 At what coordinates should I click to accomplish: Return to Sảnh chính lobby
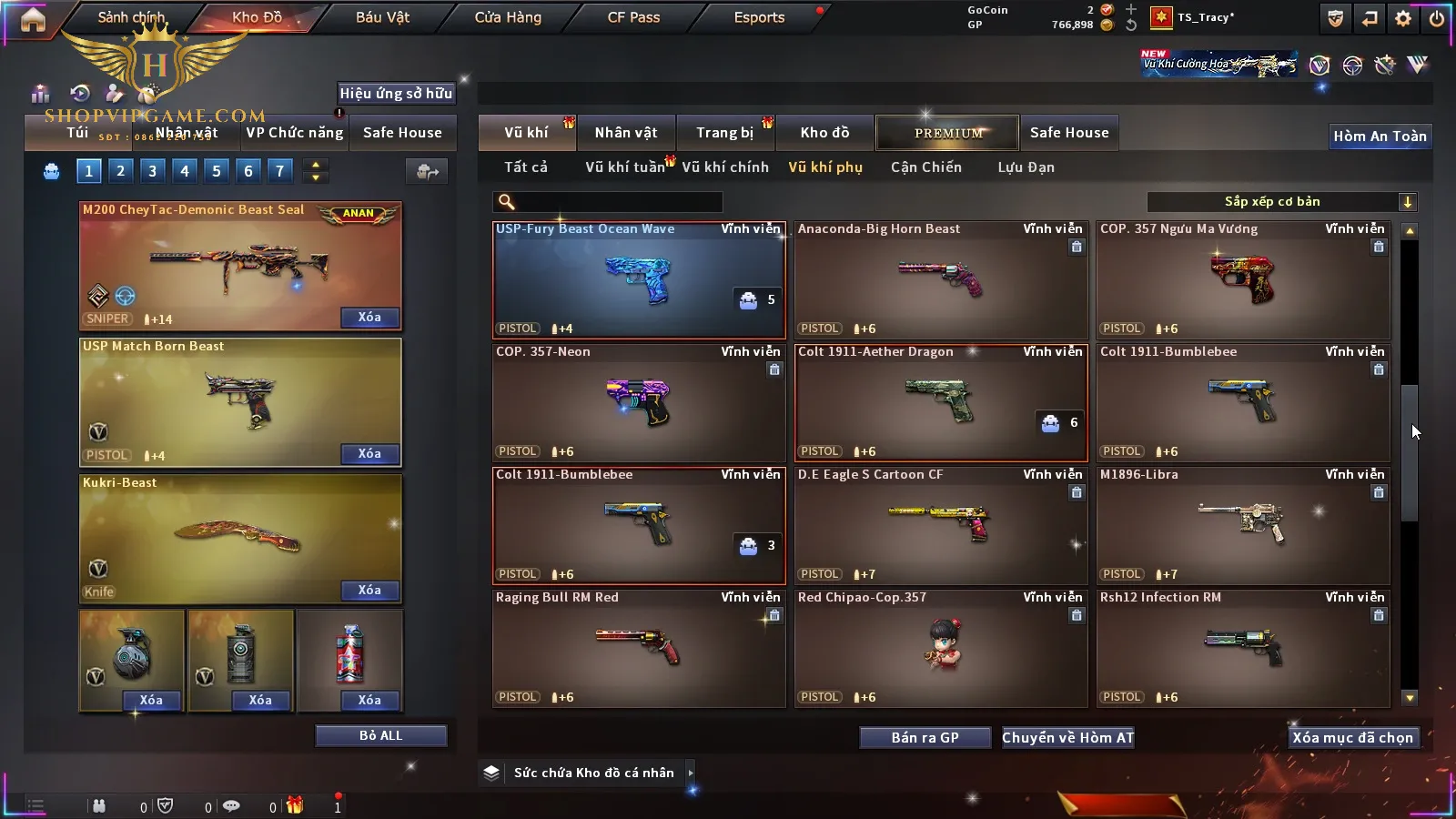(x=131, y=17)
